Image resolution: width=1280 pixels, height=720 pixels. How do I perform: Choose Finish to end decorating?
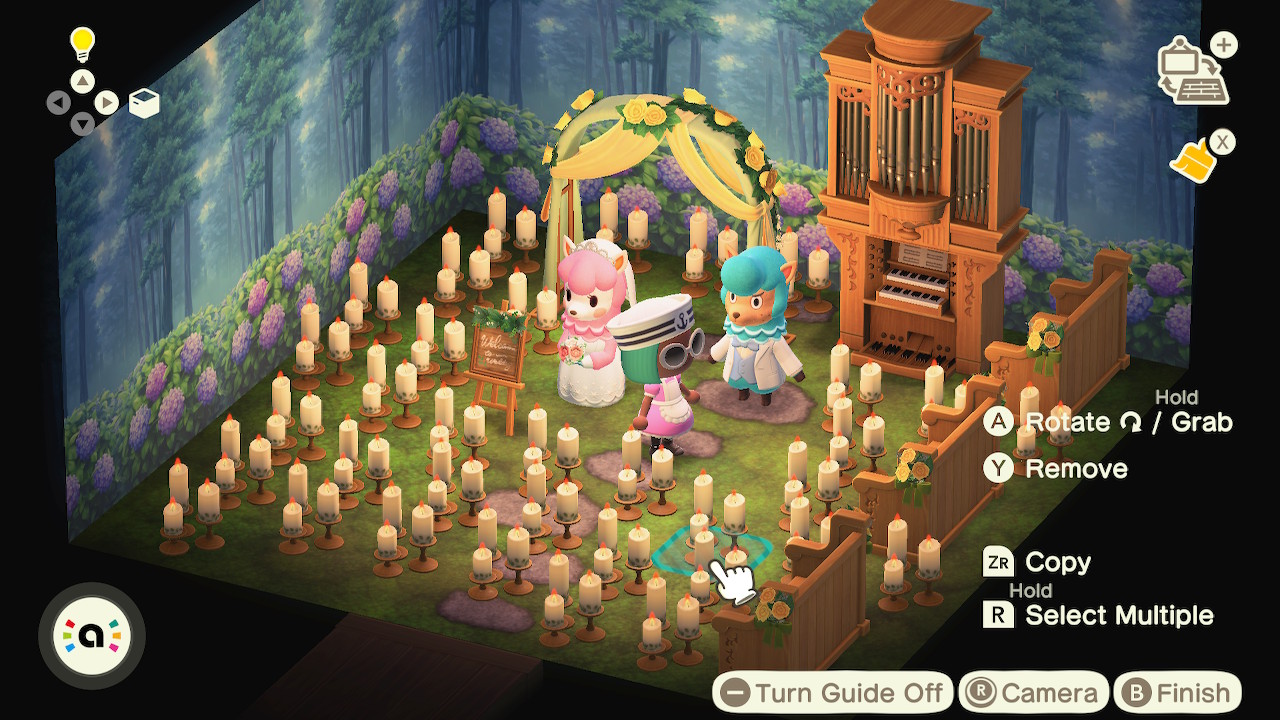point(1177,693)
